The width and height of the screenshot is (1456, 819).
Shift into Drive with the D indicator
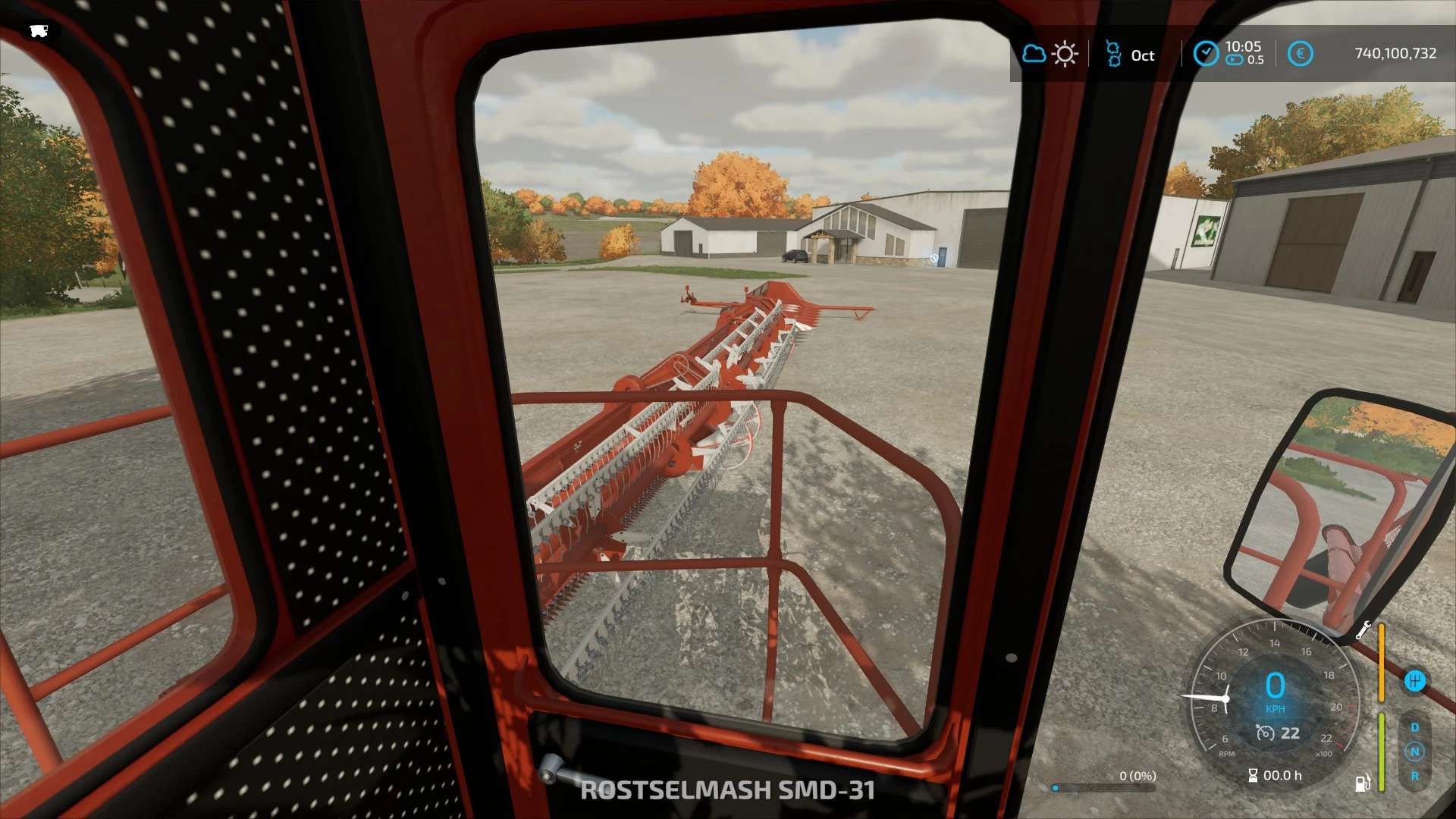1414,727
